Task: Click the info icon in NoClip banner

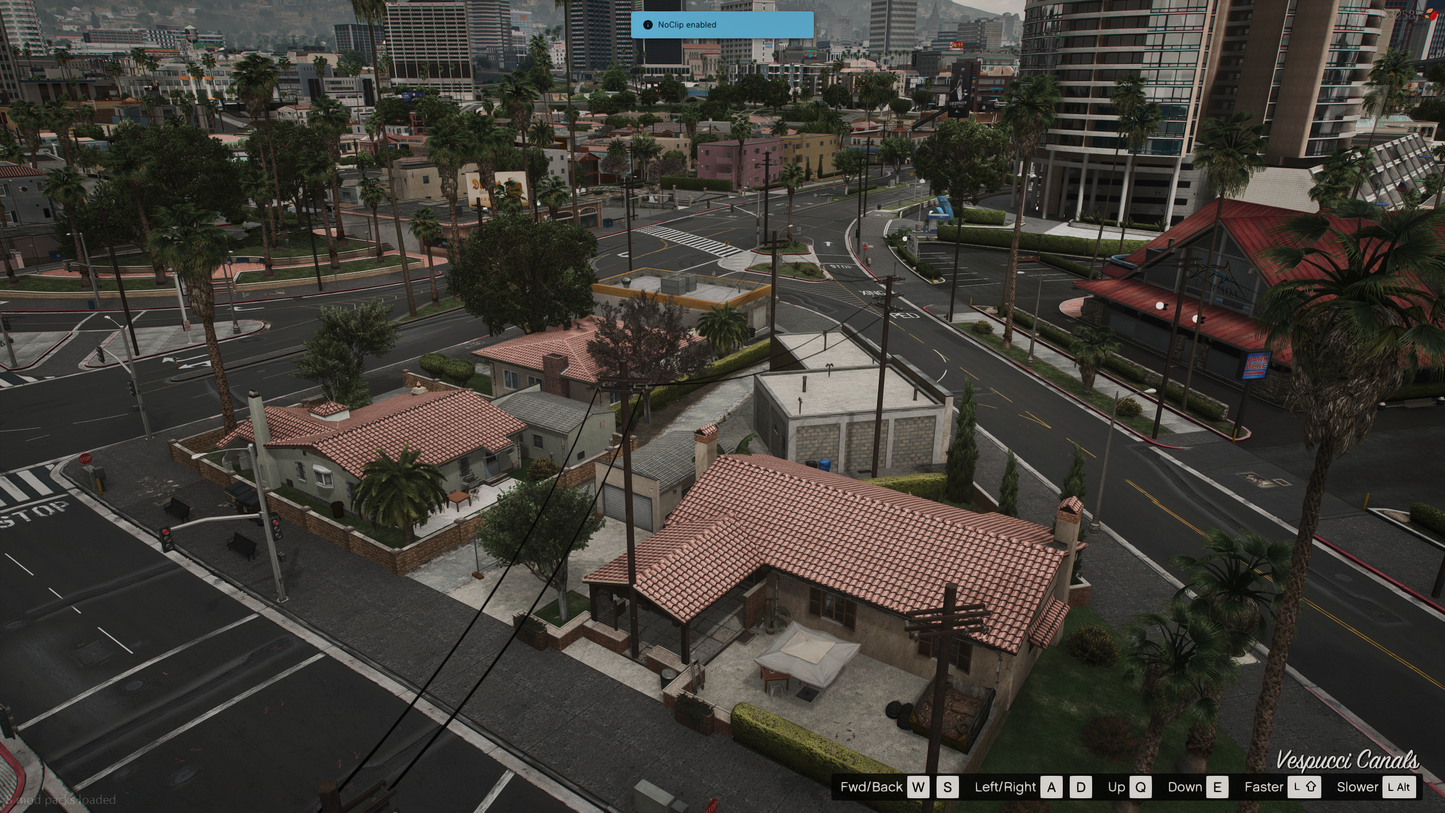Action: click(649, 24)
